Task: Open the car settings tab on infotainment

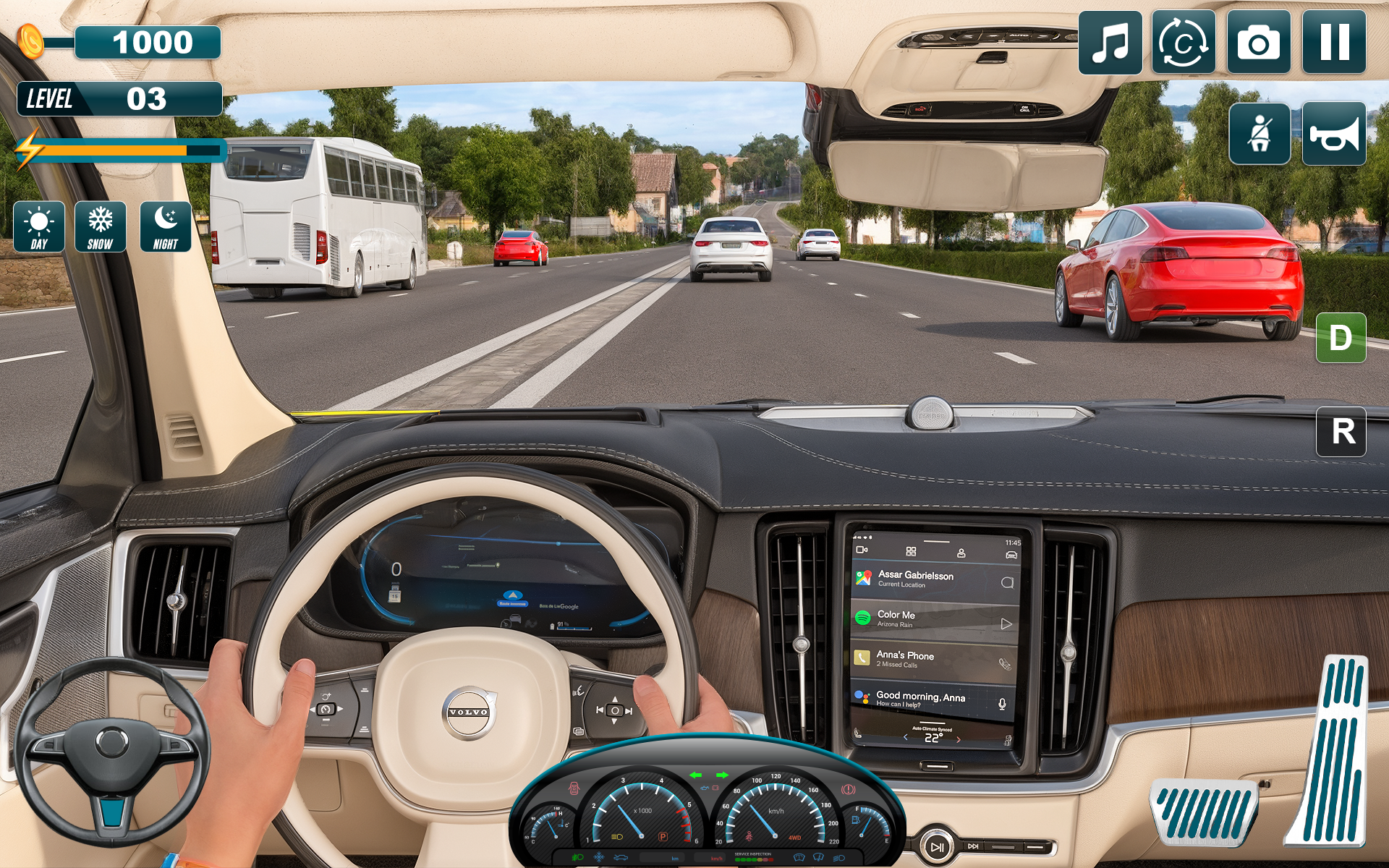Action: (x=1011, y=554)
